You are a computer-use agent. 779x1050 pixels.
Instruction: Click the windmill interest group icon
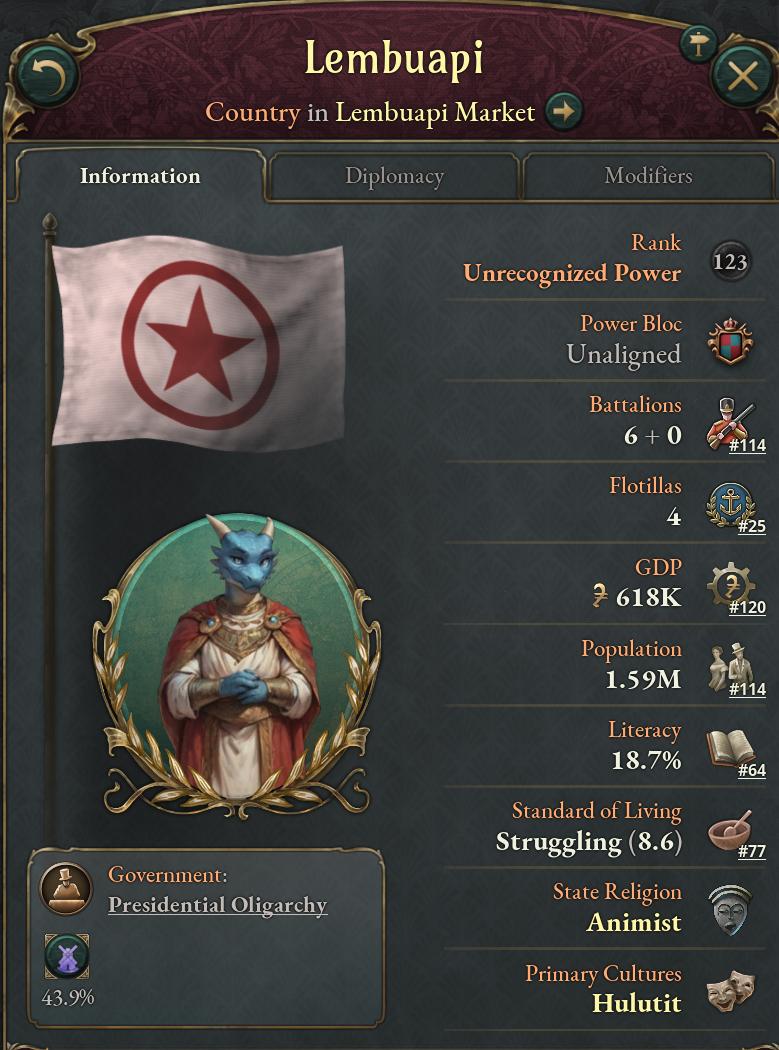click(x=67, y=956)
